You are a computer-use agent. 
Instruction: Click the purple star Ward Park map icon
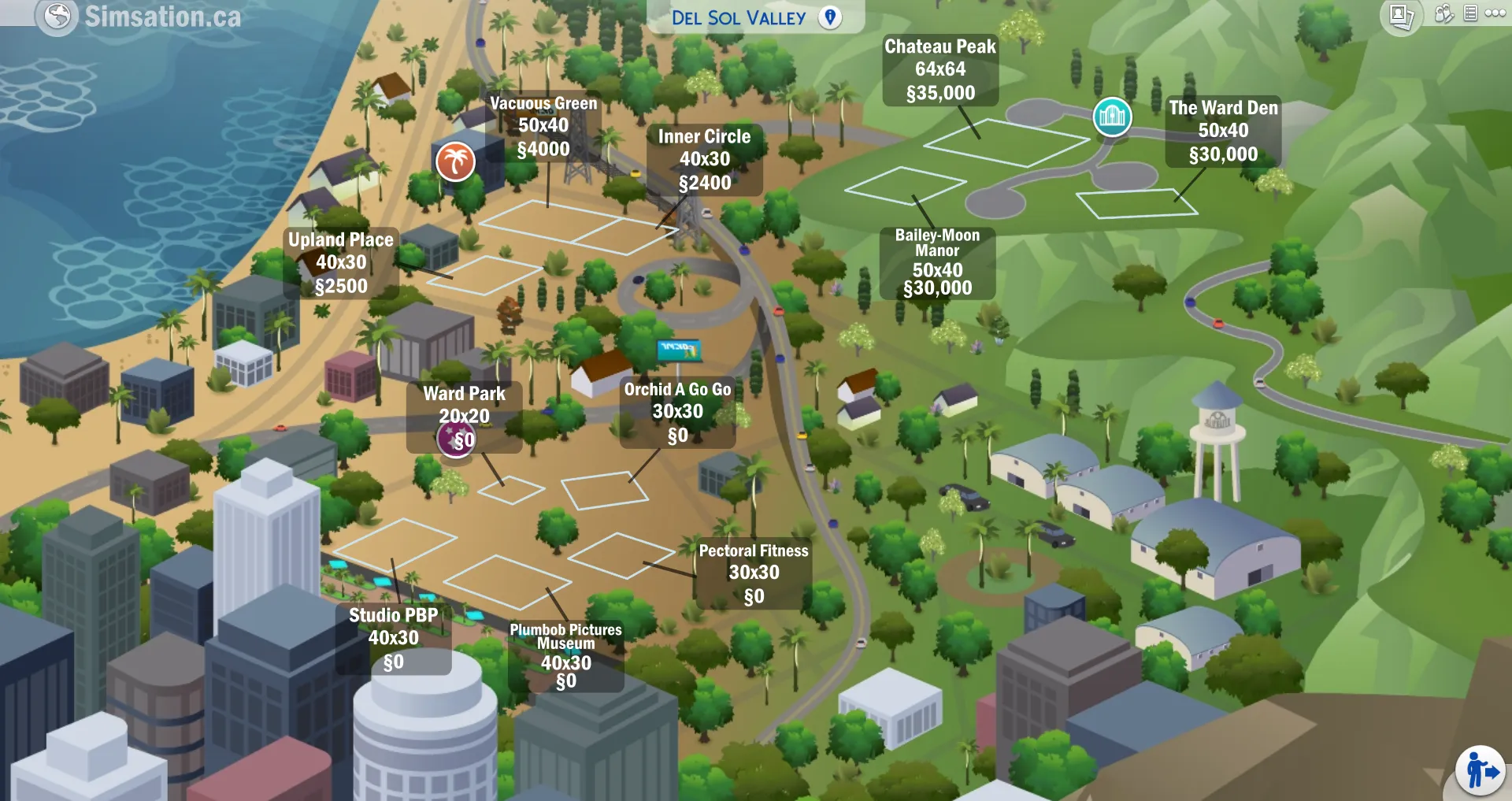click(x=454, y=439)
